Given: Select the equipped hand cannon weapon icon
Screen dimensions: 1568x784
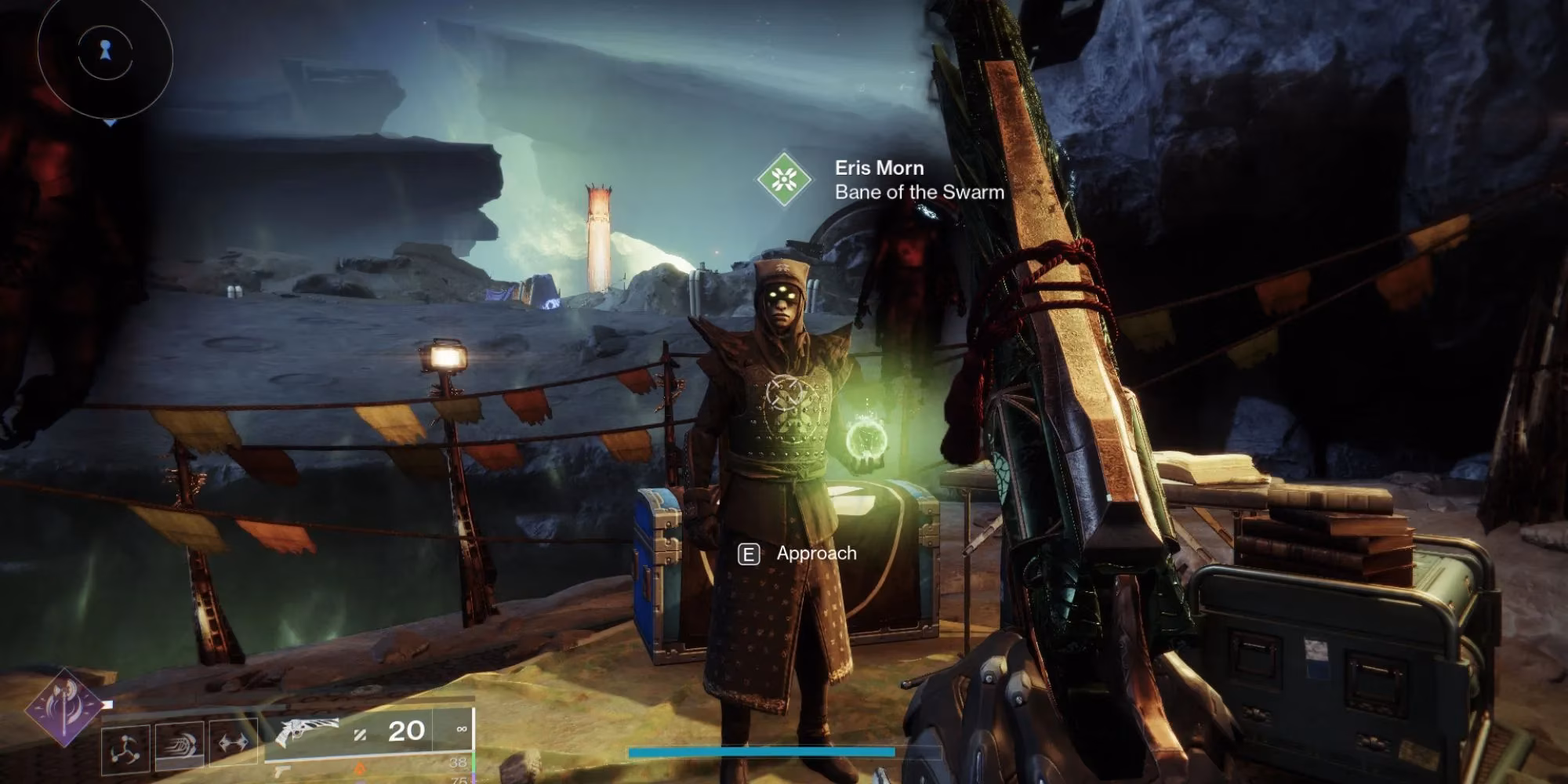Looking at the screenshot, I should pyautogui.click(x=307, y=731).
